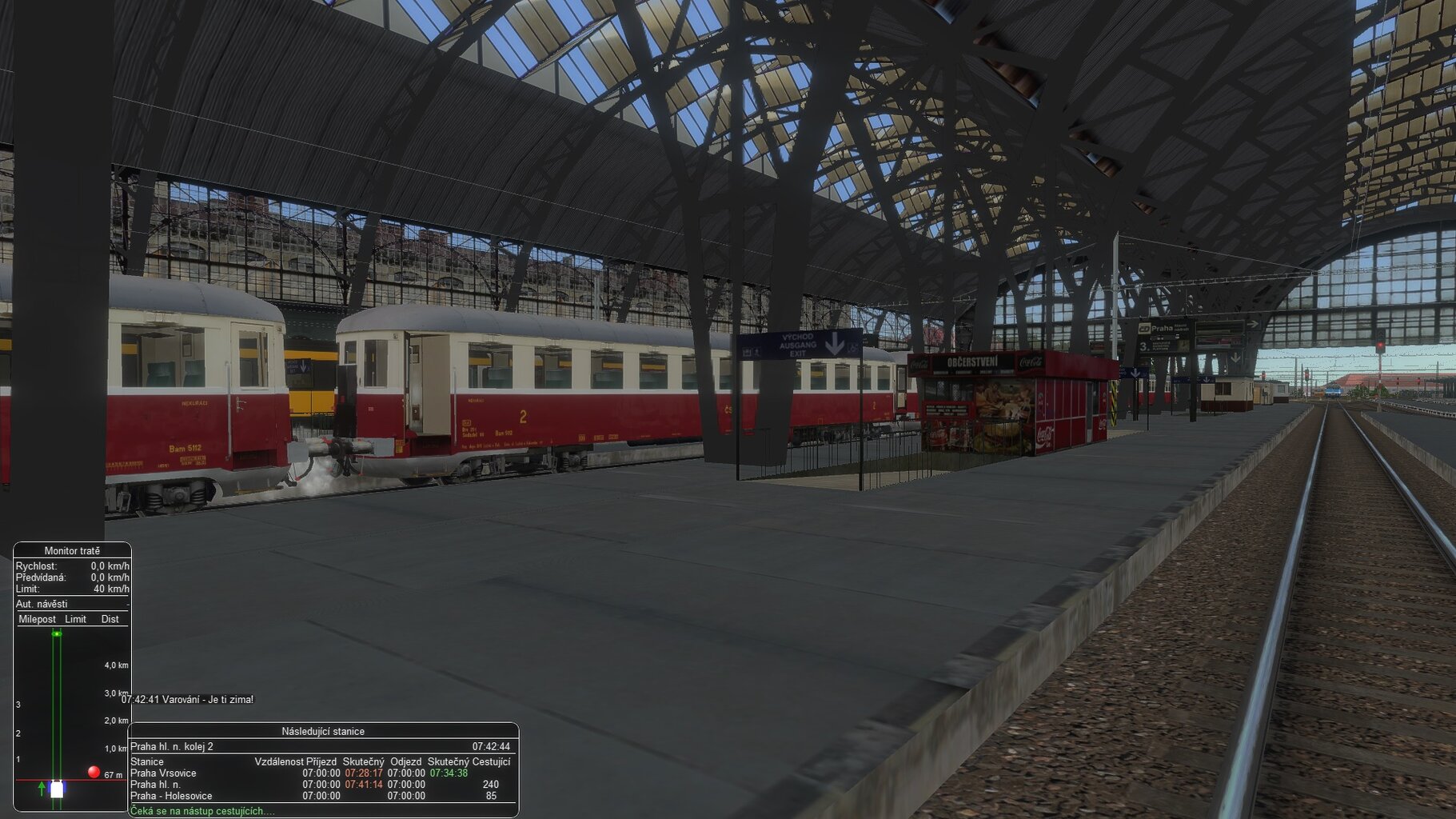
Task: Select the Milepost column header
Action: click(x=36, y=619)
